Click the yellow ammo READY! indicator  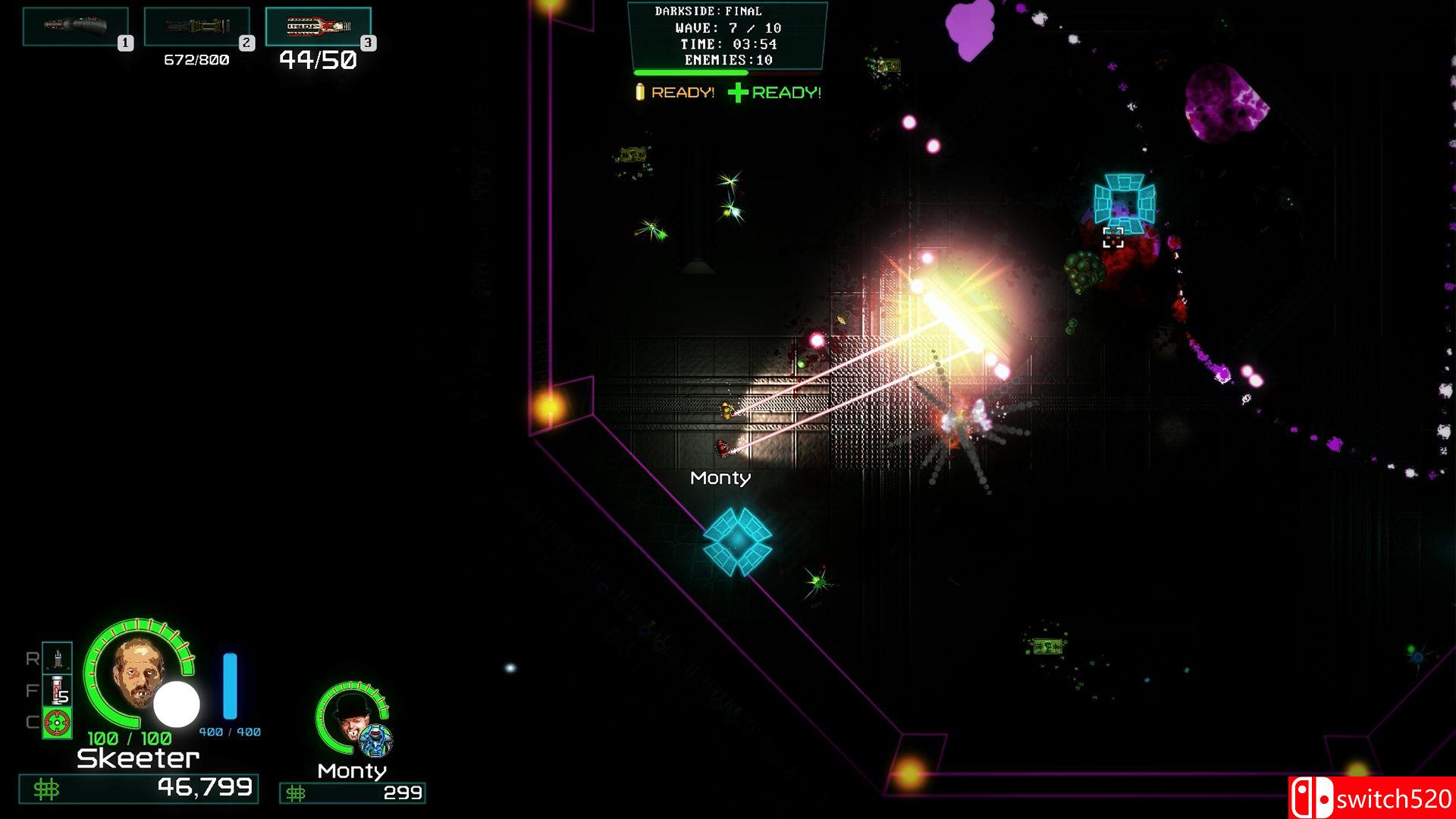click(x=675, y=93)
